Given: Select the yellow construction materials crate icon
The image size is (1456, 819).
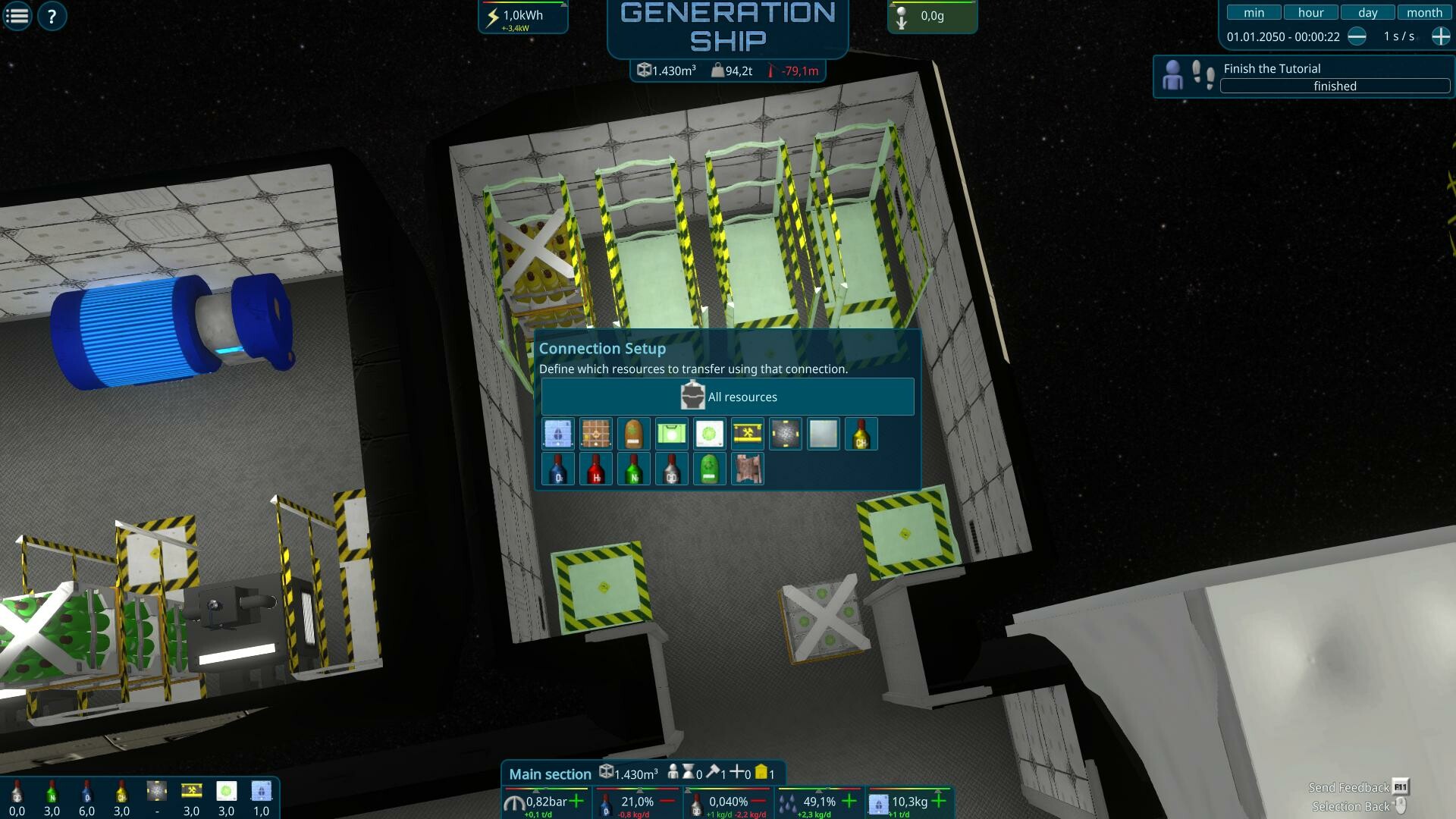Looking at the screenshot, I should pyautogui.click(x=748, y=434).
